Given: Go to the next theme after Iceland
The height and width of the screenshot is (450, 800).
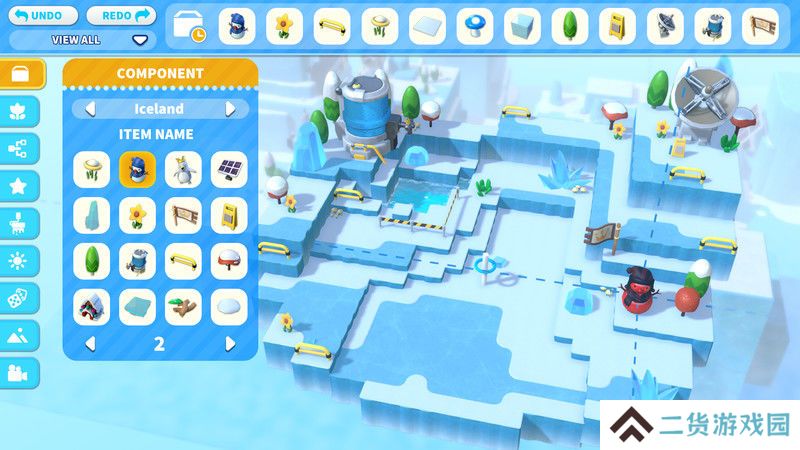Looking at the screenshot, I should pyautogui.click(x=231, y=109).
